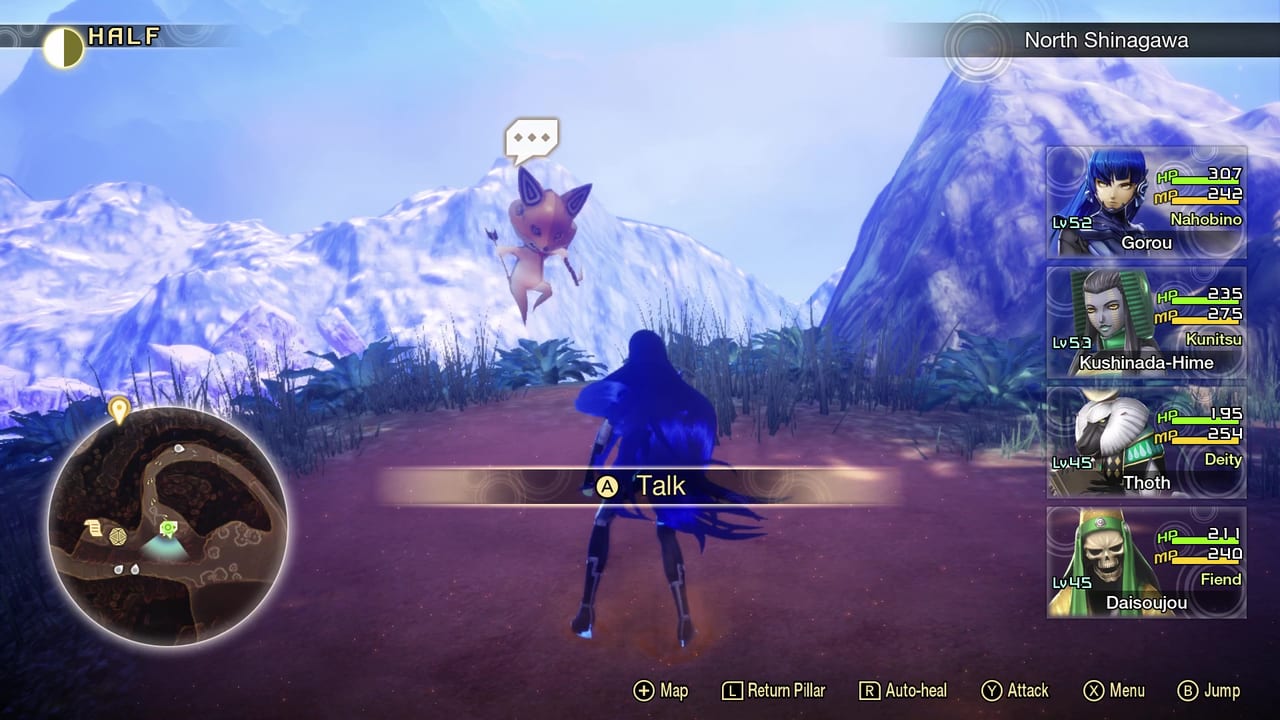Select the green leyline marker on minimap
The height and width of the screenshot is (720, 1280).
pos(168,527)
